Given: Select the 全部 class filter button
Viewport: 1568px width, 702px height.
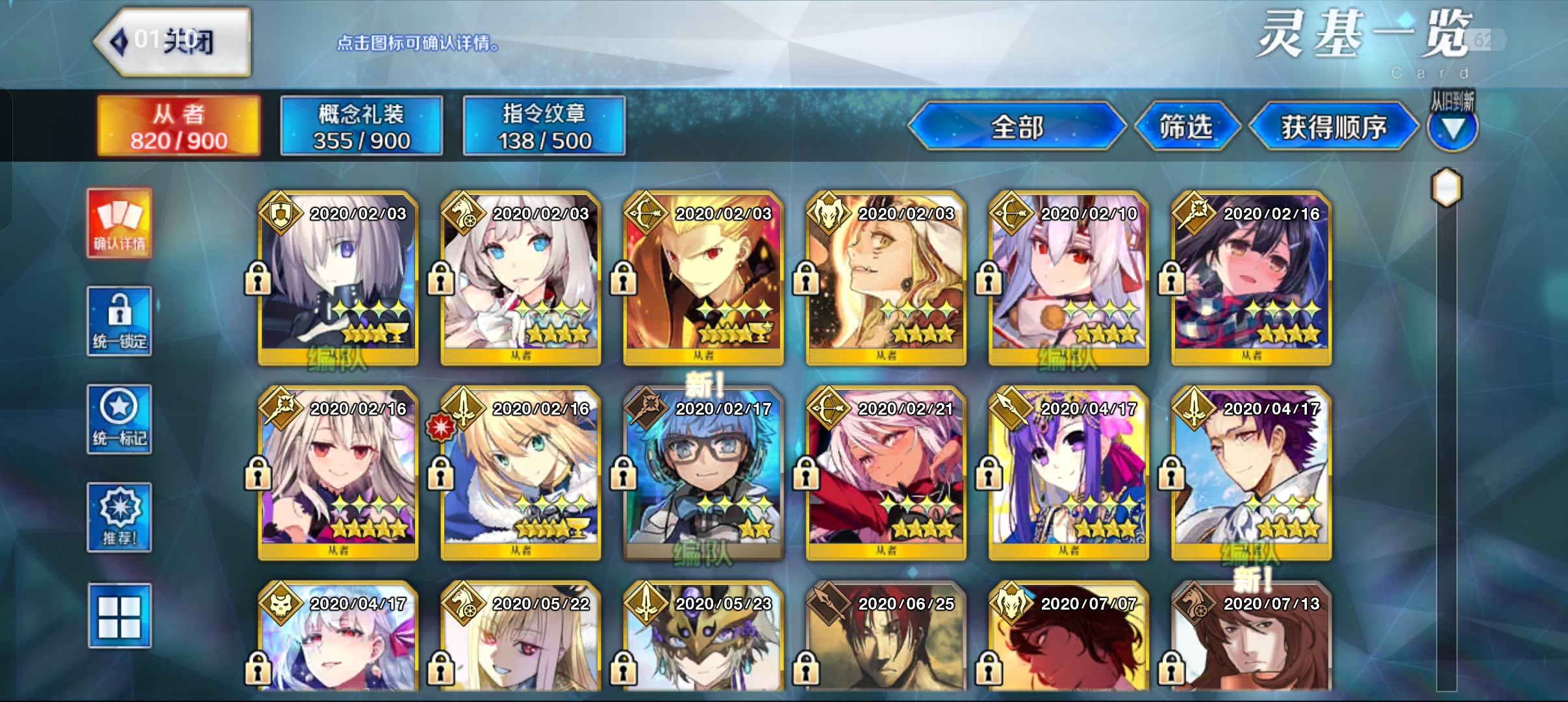Looking at the screenshot, I should tap(1017, 126).
